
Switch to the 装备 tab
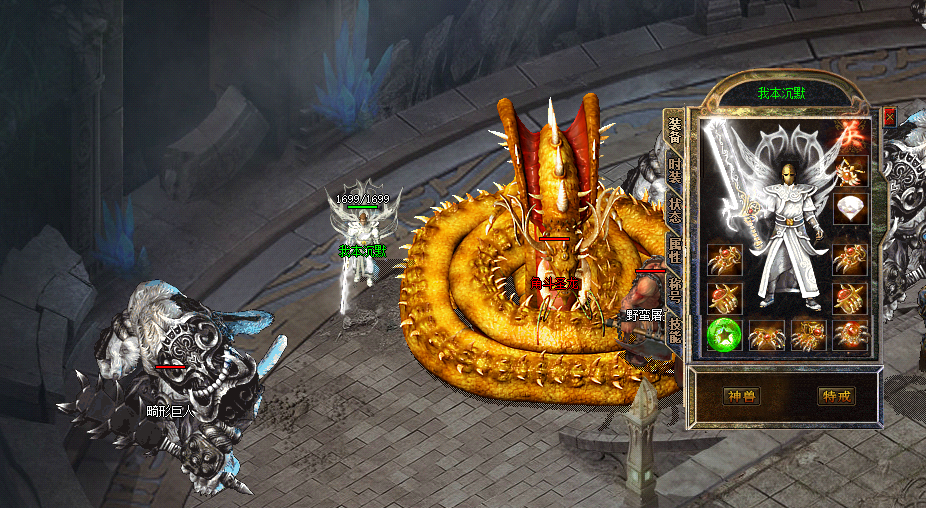pos(675,131)
